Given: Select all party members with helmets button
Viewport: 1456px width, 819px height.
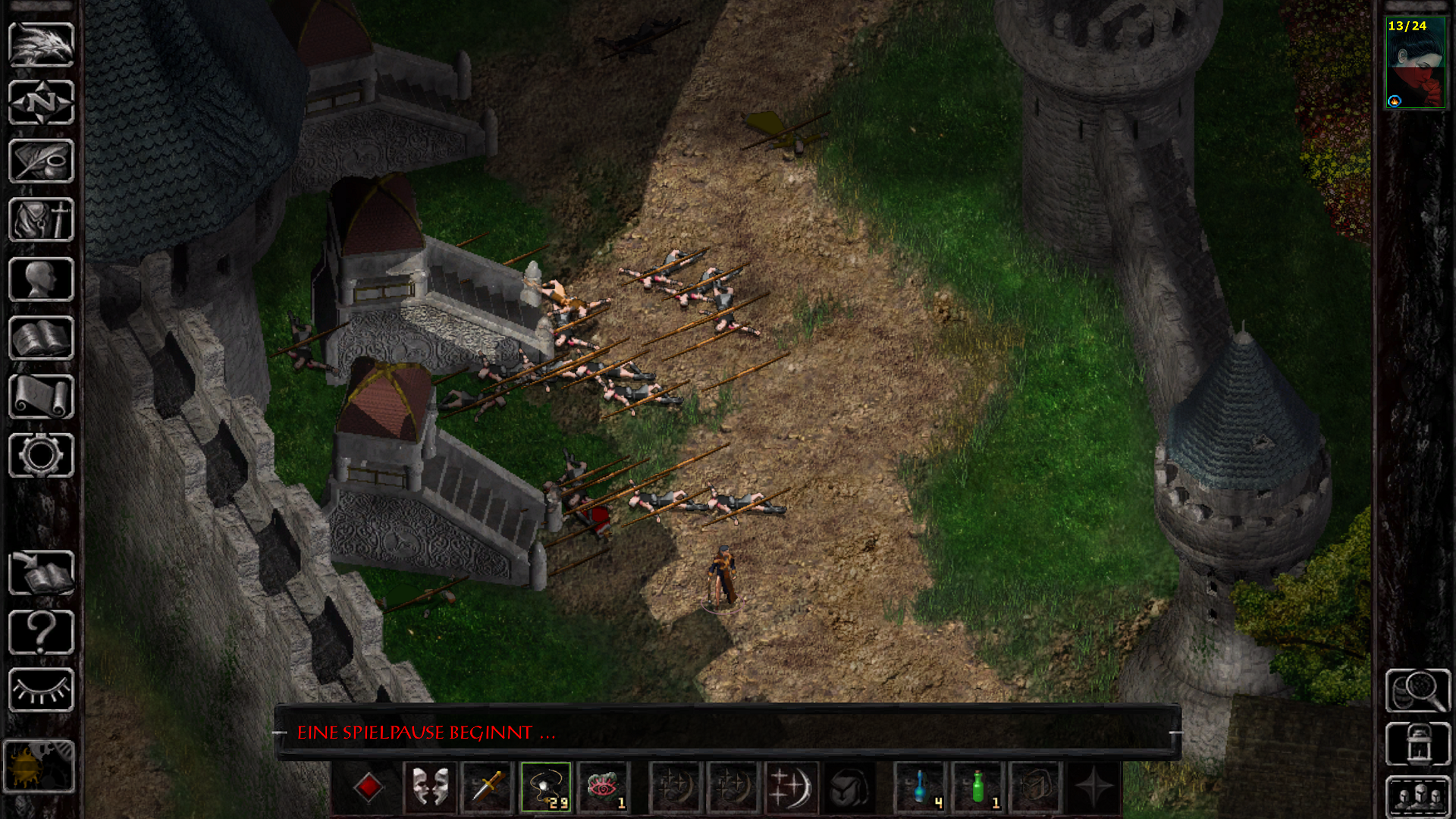Looking at the screenshot, I should (x=1418, y=796).
